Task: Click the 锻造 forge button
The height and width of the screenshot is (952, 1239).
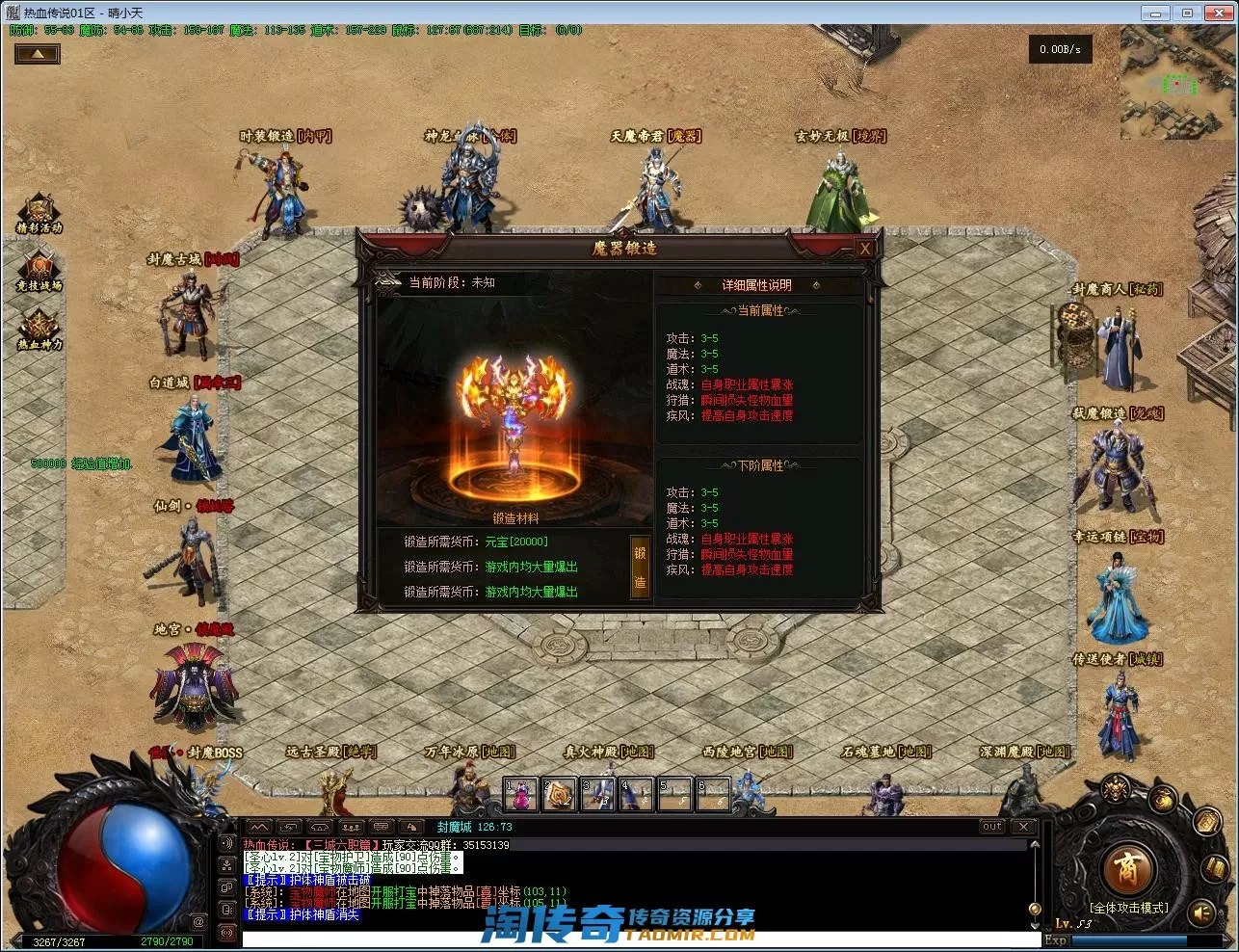Action: click(x=640, y=568)
